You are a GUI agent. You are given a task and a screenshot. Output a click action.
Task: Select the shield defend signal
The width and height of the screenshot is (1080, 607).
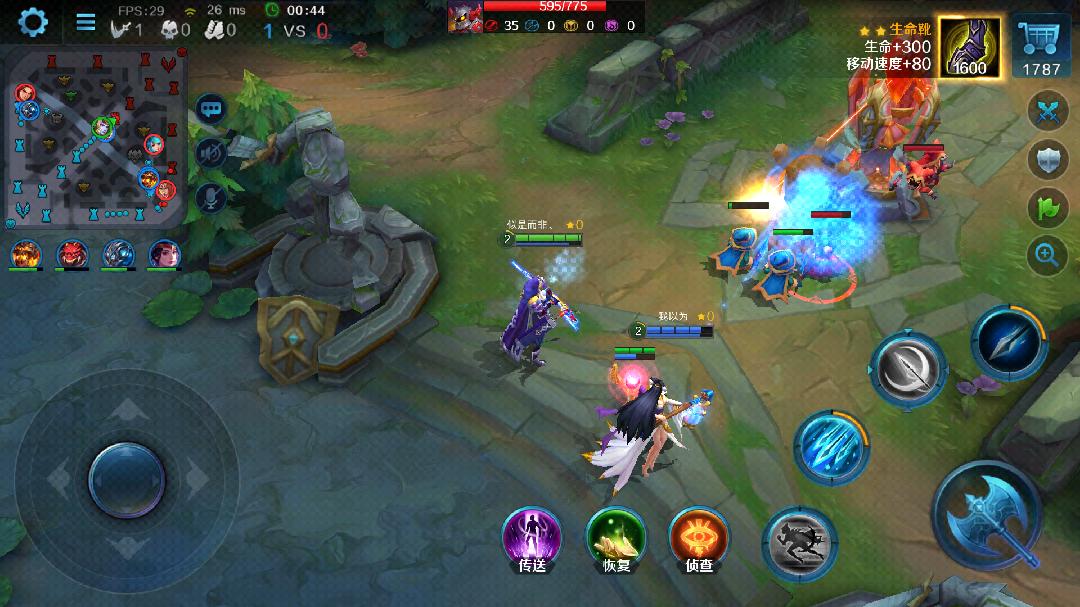point(1047,160)
